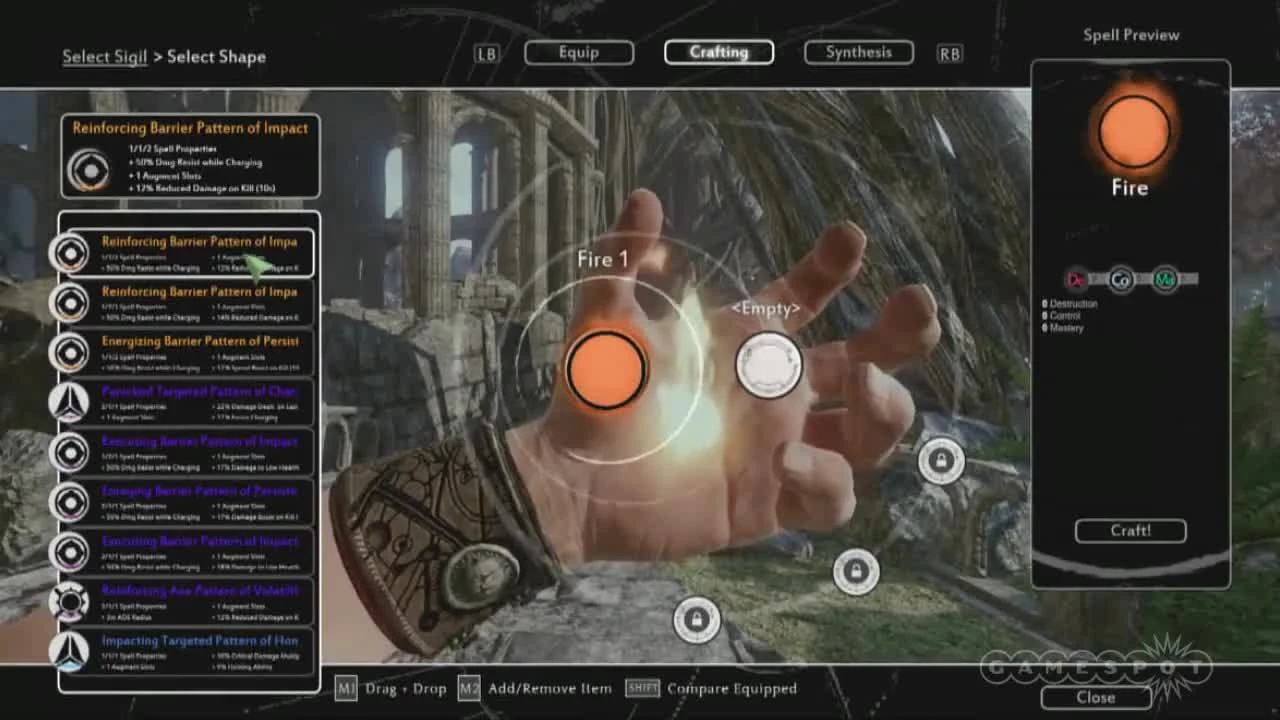The image size is (1280, 720).
Task: Open the Equip tab
Action: point(578,51)
